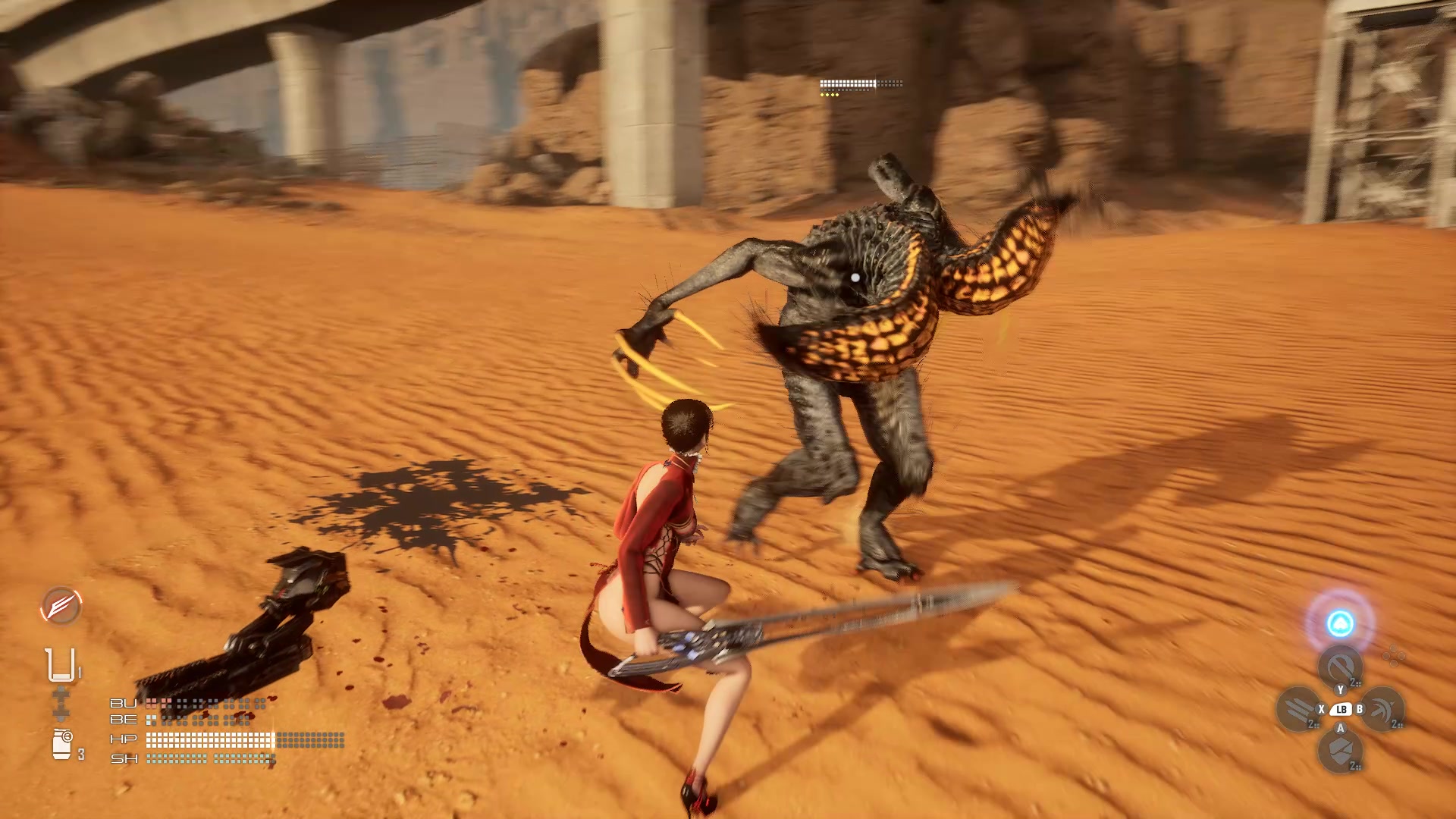Select the B button prompt on the skill wheel

tap(1360, 708)
